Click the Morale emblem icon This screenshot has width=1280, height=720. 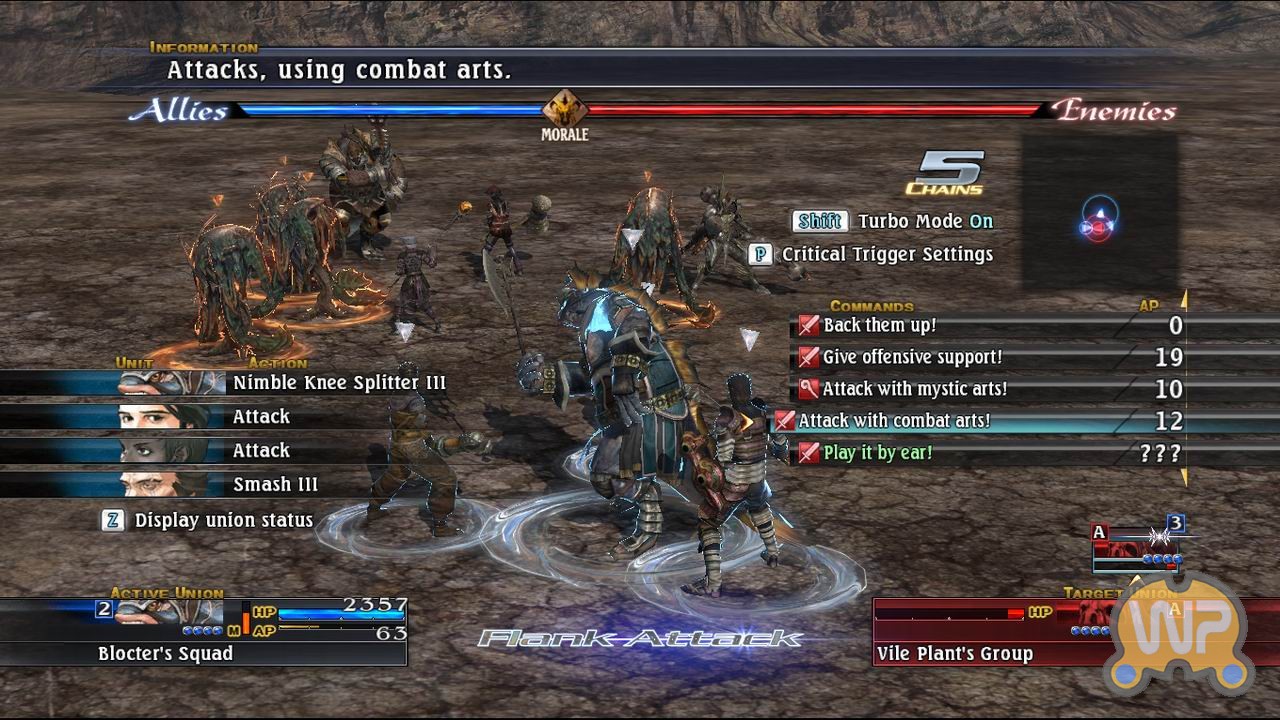564,109
